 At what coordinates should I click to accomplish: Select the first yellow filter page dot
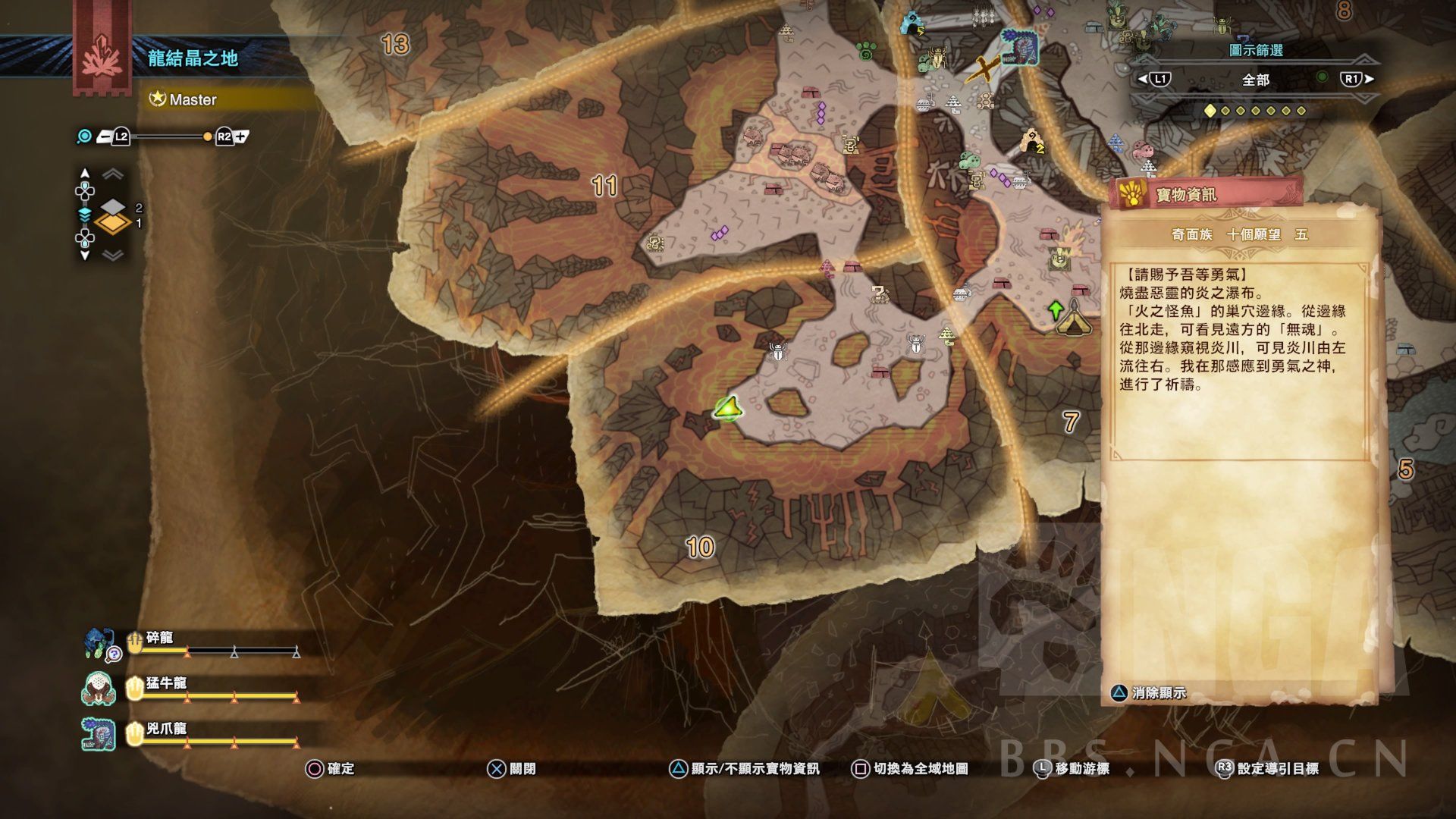point(1210,111)
